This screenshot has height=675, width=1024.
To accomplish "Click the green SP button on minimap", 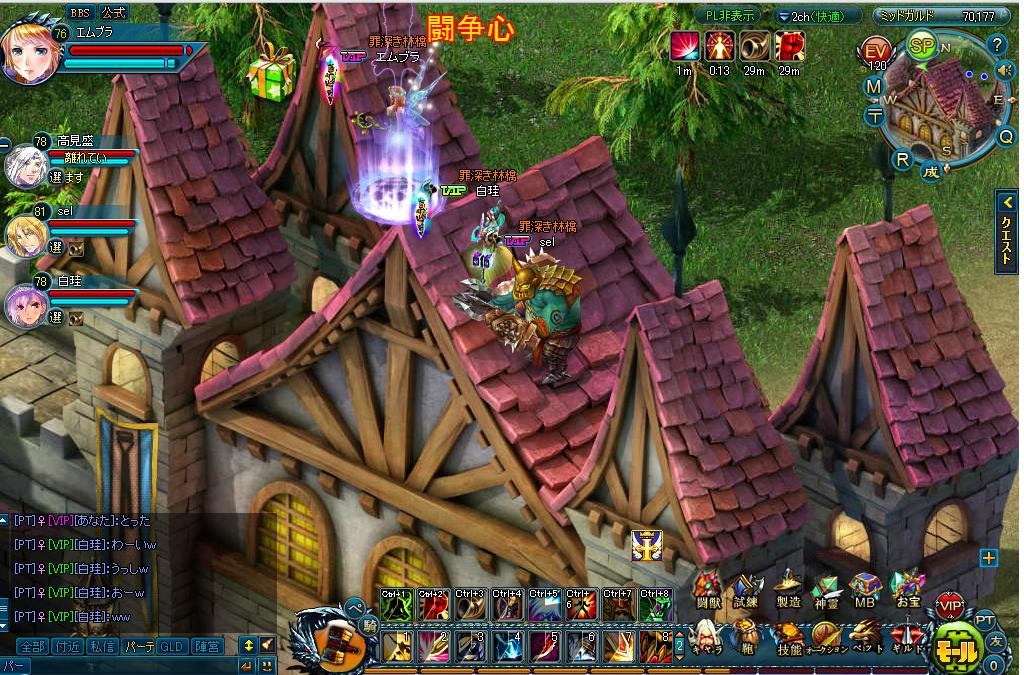I will pos(921,44).
